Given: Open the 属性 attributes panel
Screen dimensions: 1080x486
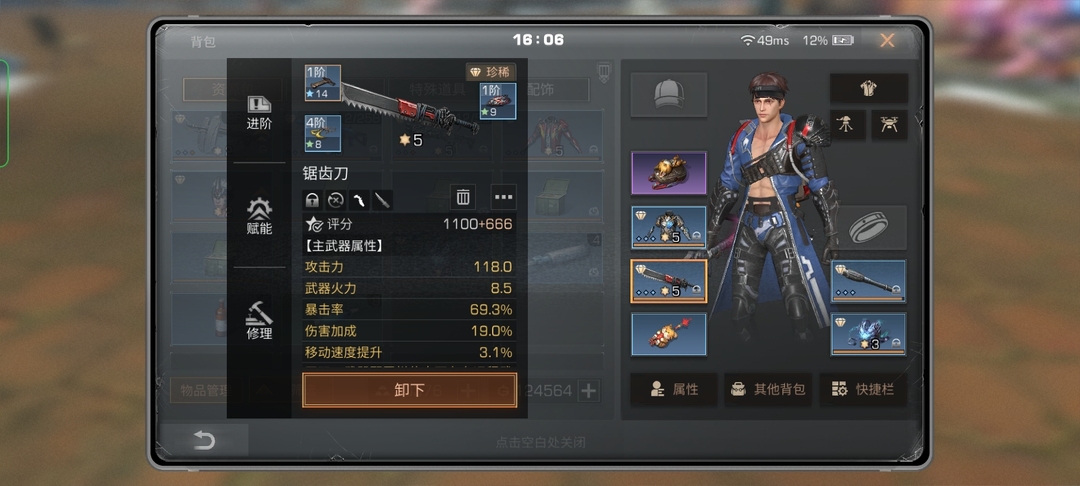Looking at the screenshot, I should tap(673, 389).
